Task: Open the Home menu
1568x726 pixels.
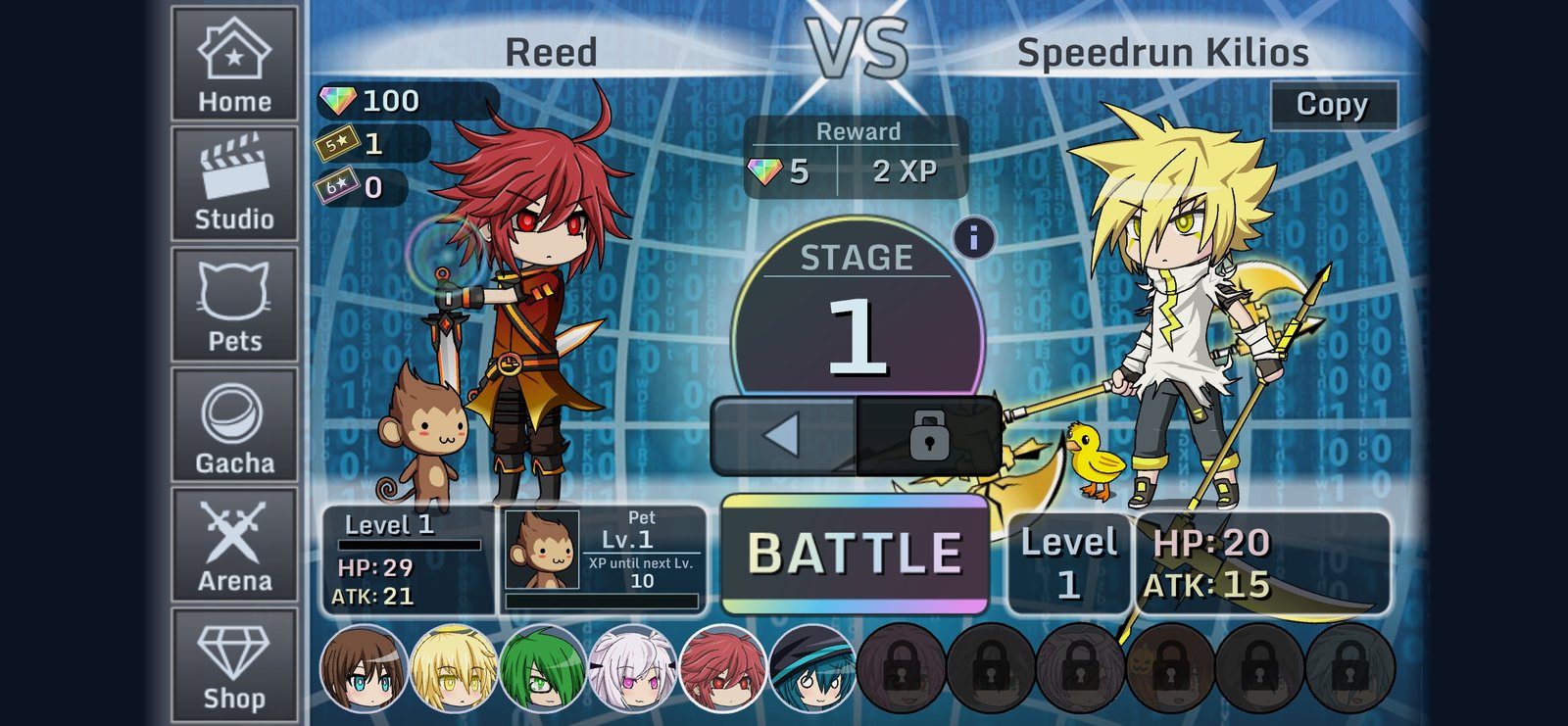Action: [234, 65]
